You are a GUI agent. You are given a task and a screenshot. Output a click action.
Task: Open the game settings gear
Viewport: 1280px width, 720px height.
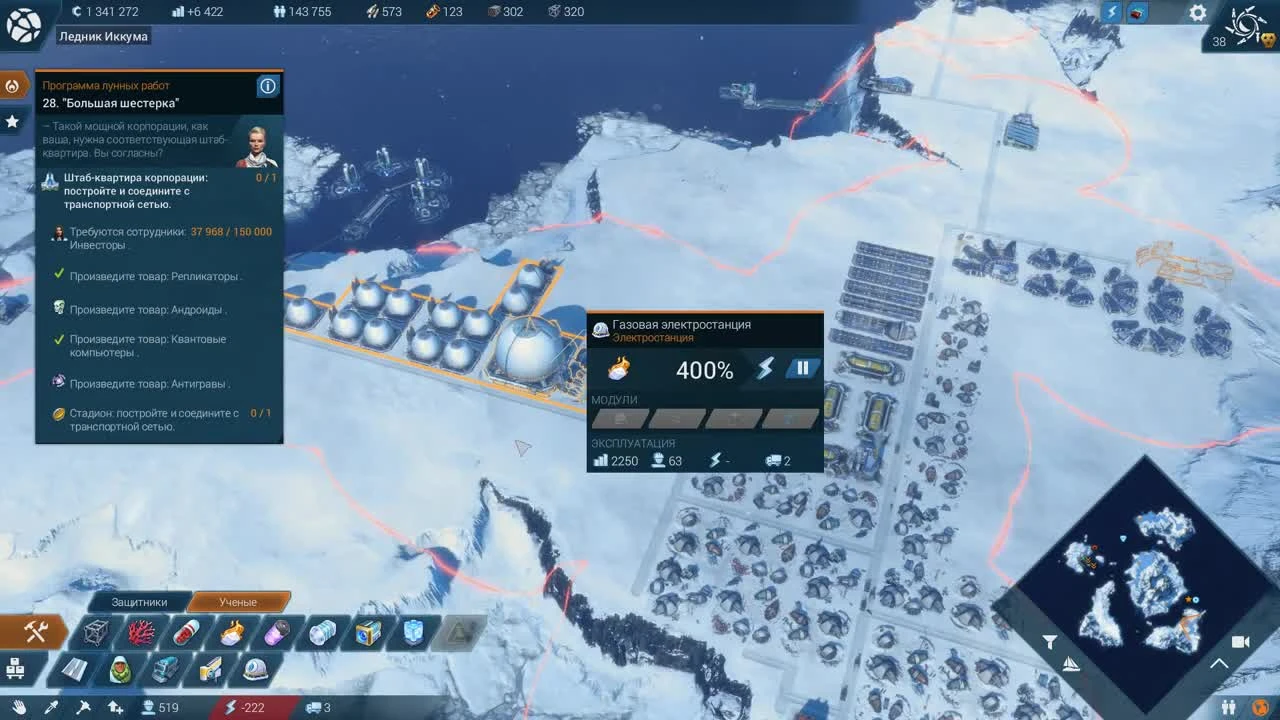1196,13
